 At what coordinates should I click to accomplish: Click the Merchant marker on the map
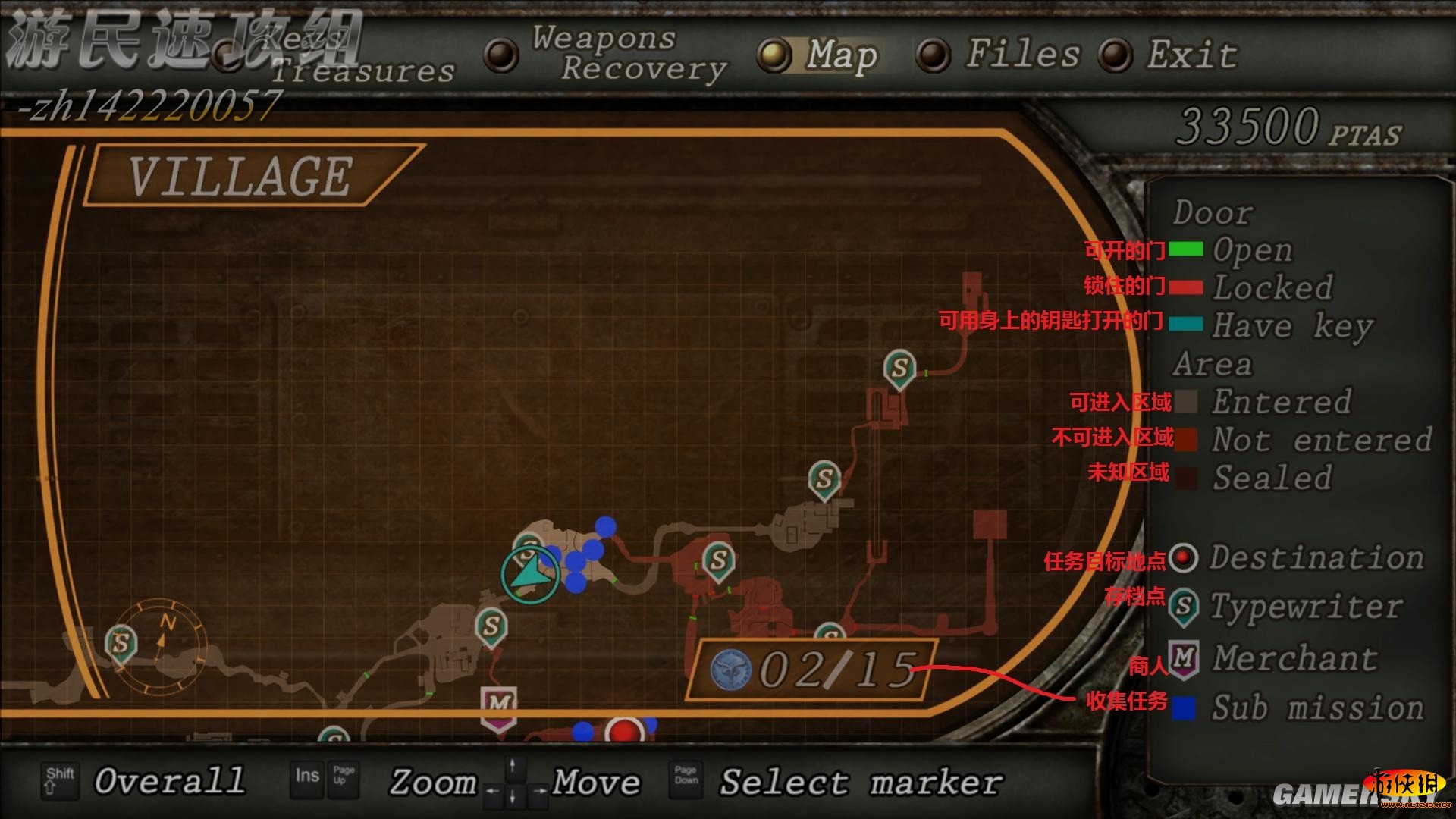499,707
